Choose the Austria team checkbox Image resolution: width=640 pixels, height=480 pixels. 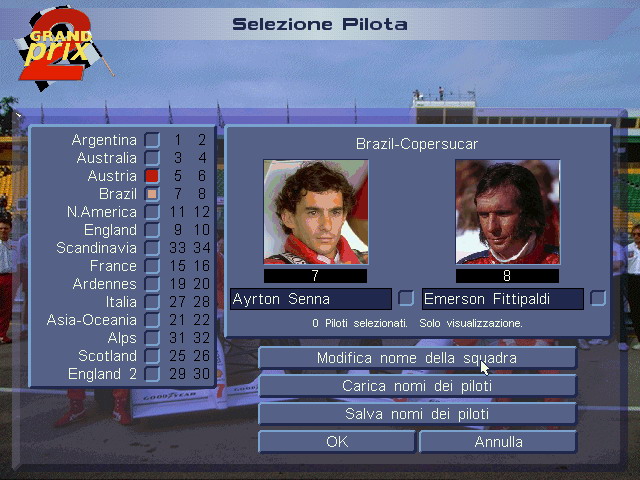coord(152,176)
